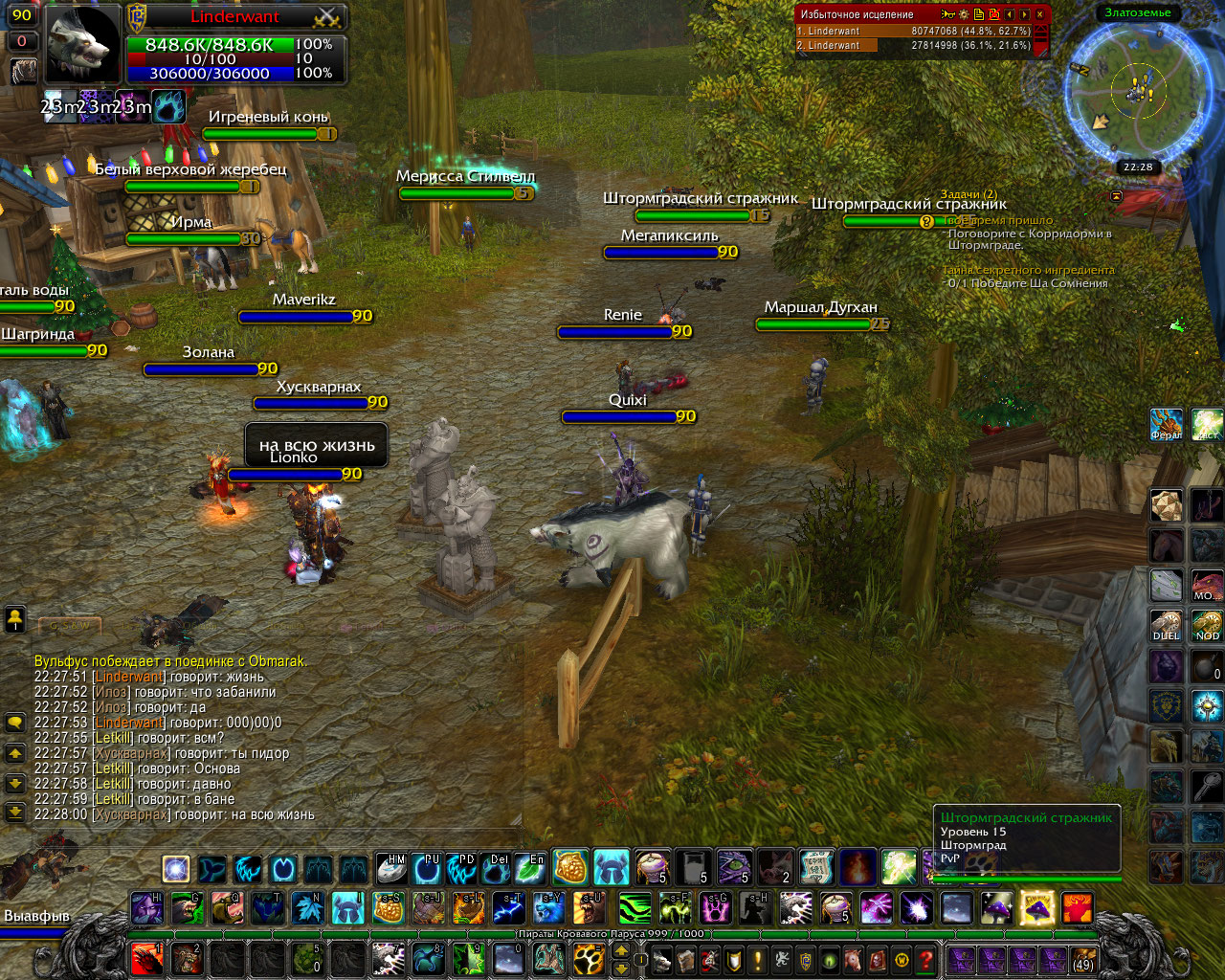Viewport: 1225px width, 980px height.
Task: Click the Linderwant player portrait
Action: (83, 44)
